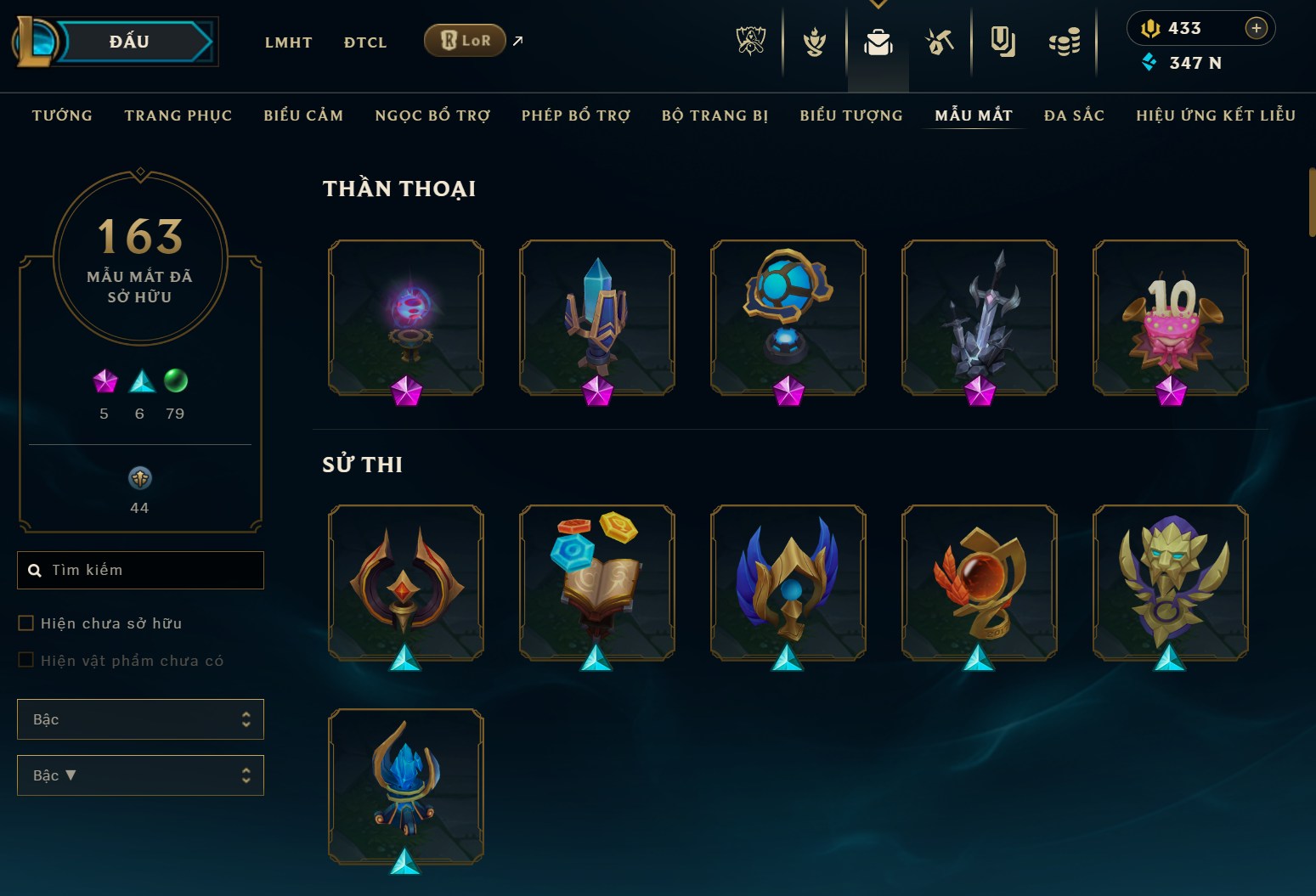This screenshot has width=1316, height=896.
Task: Open the first Bậc dropdown
Action: tap(140, 719)
